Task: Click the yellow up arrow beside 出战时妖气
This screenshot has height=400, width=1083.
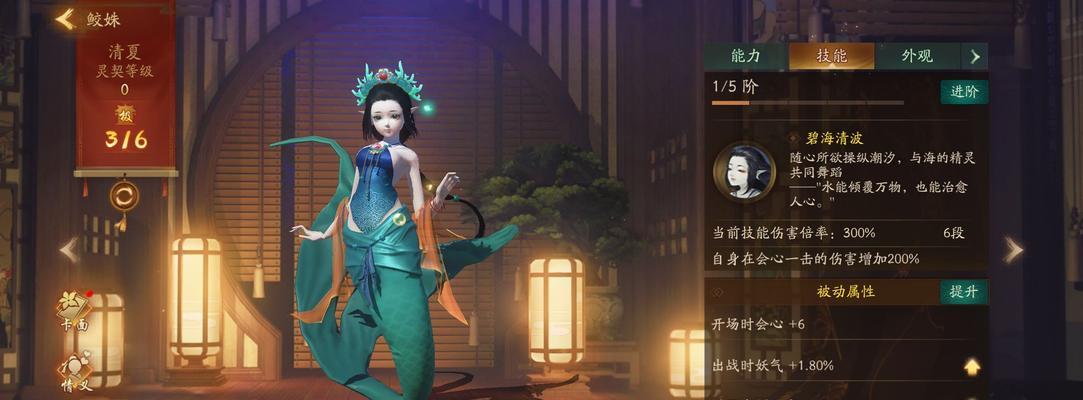Action: coord(971,366)
